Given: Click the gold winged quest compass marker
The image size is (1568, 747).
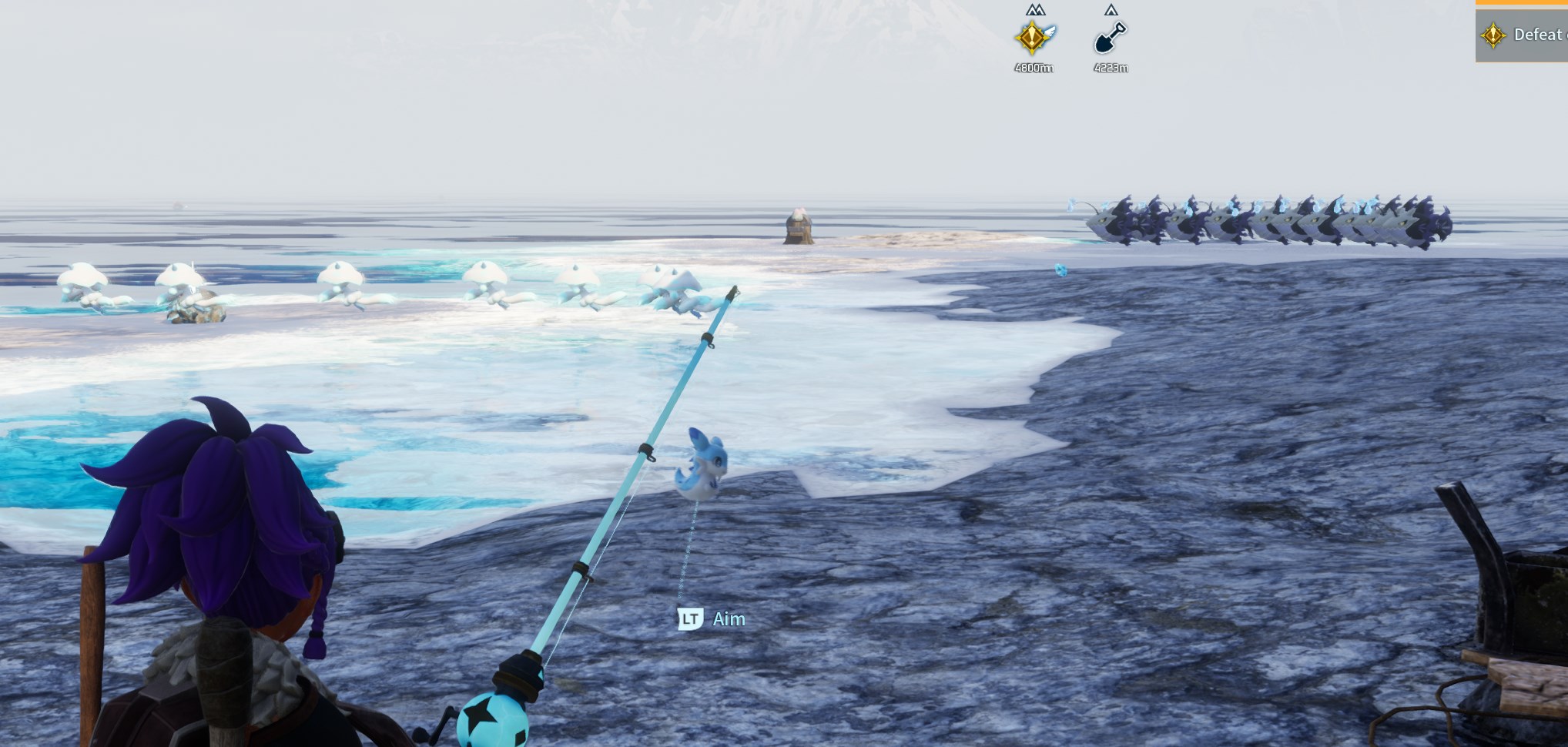Looking at the screenshot, I should pos(1034,37).
